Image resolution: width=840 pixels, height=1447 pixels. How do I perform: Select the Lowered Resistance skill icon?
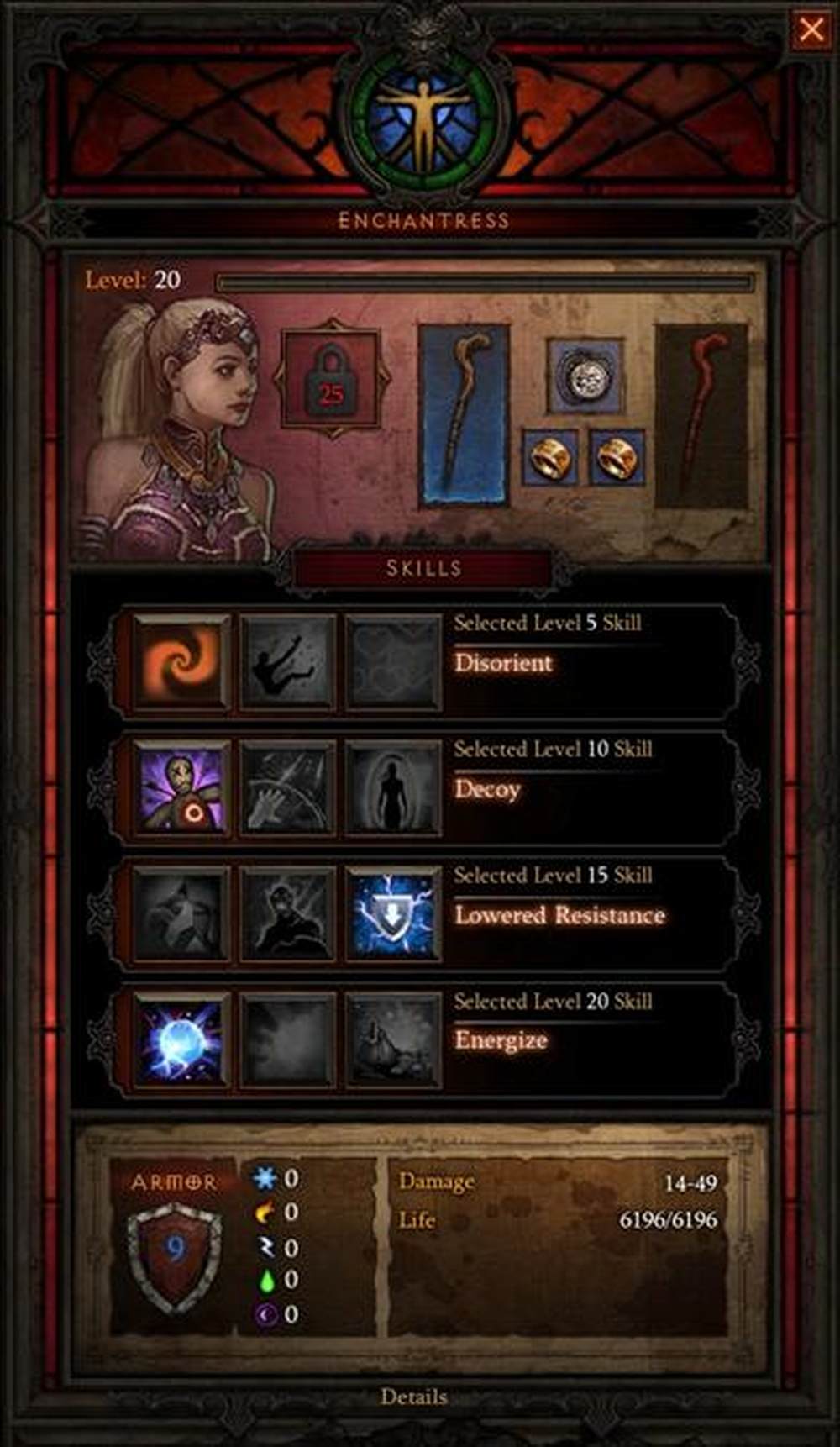pyautogui.click(x=393, y=914)
